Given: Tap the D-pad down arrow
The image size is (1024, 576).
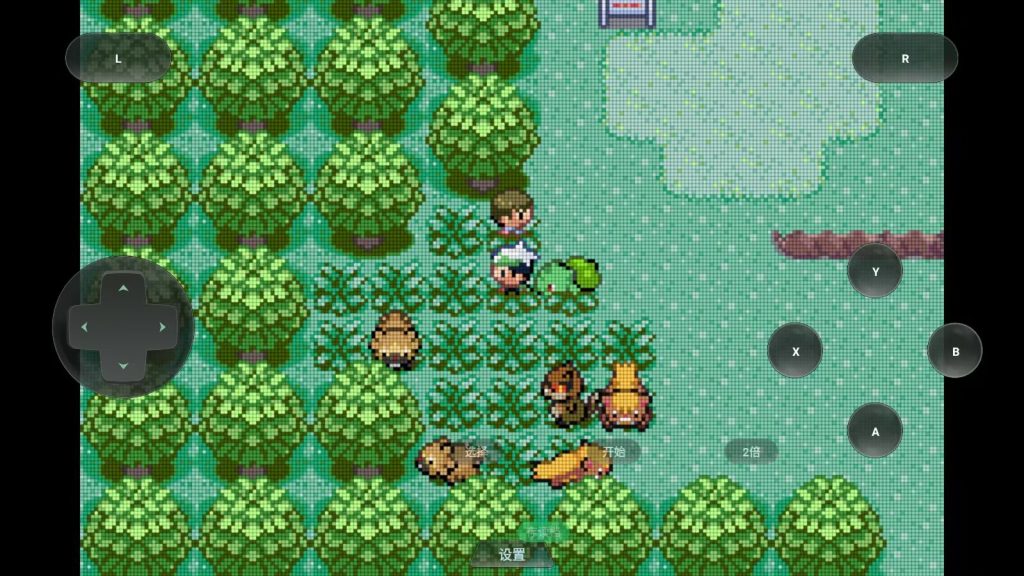Looking at the screenshot, I should [x=123, y=366].
